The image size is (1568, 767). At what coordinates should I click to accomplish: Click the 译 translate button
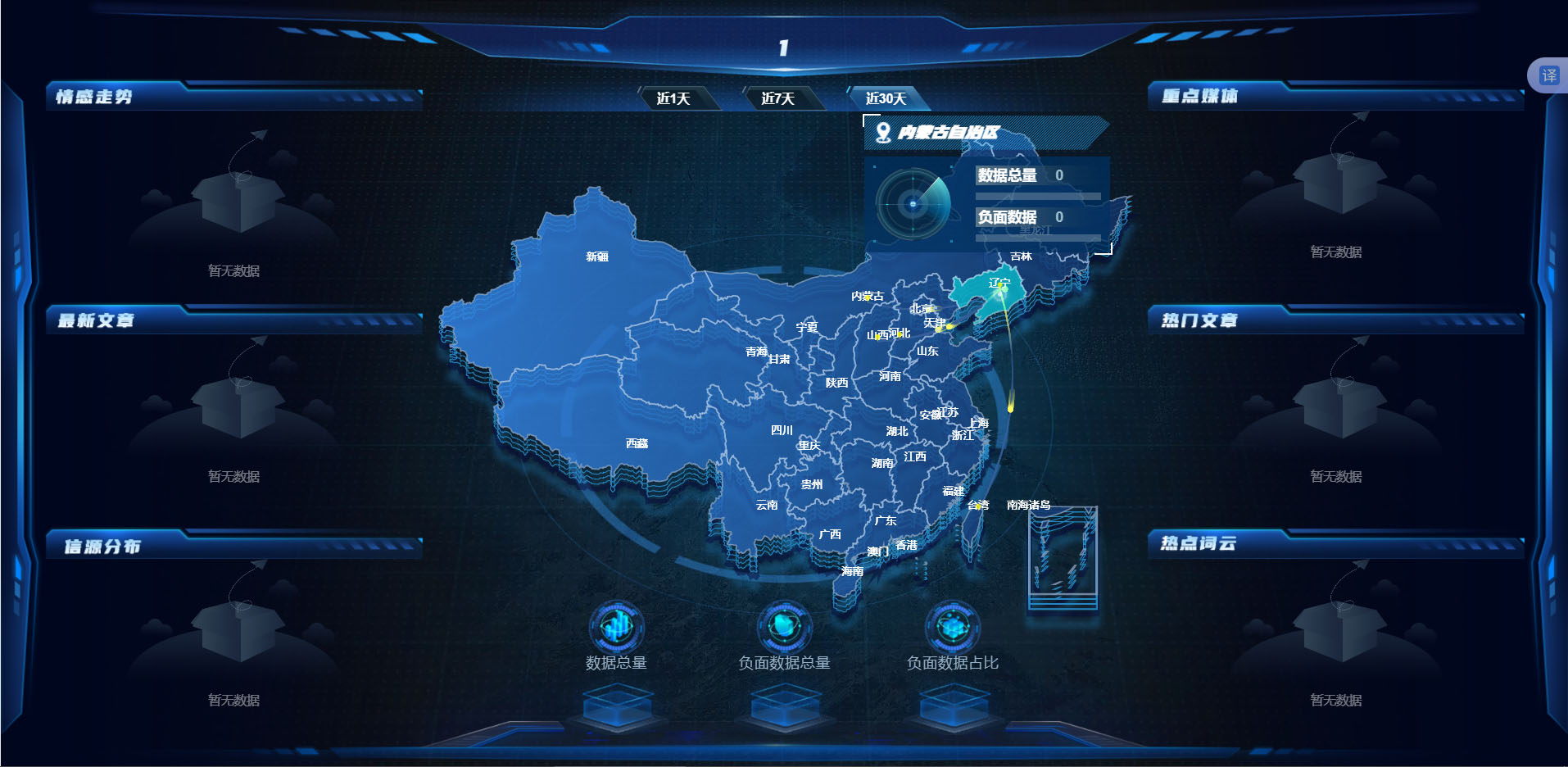point(1549,74)
